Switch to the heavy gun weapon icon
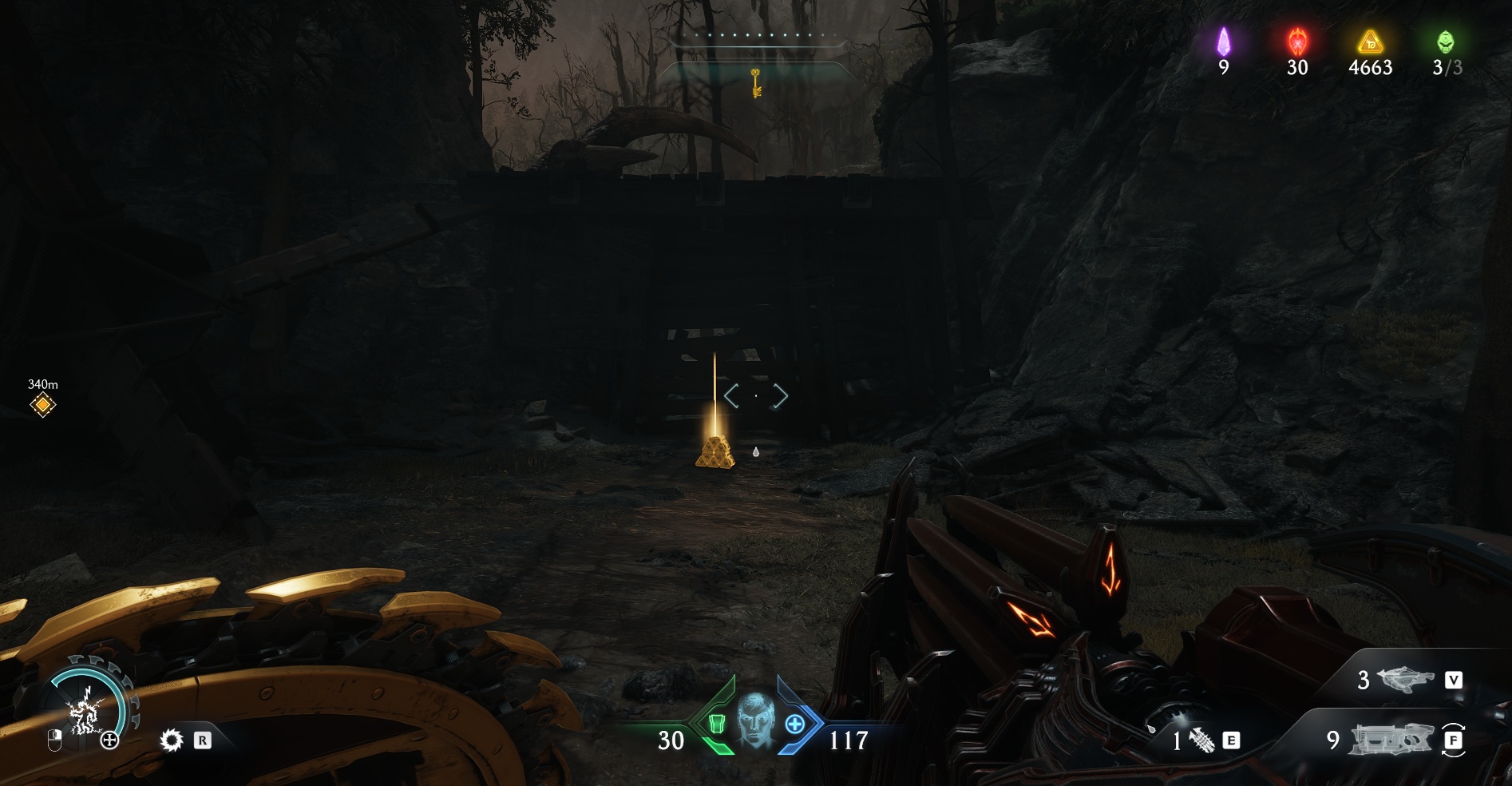Screen dimensions: 1512x786 pyautogui.click(x=1389, y=740)
